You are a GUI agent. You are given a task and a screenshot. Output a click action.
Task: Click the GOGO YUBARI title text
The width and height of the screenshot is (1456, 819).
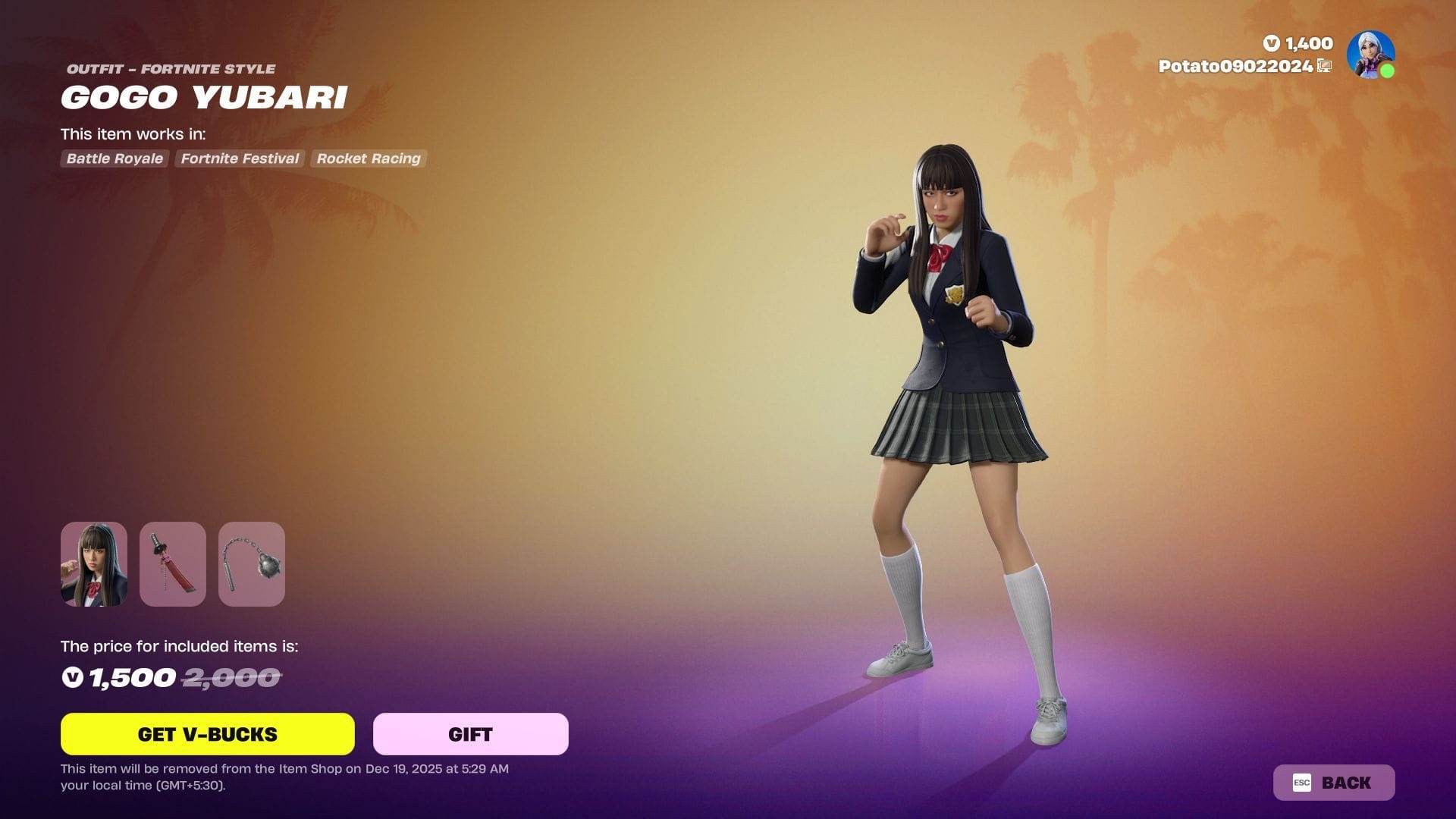pyautogui.click(x=205, y=97)
